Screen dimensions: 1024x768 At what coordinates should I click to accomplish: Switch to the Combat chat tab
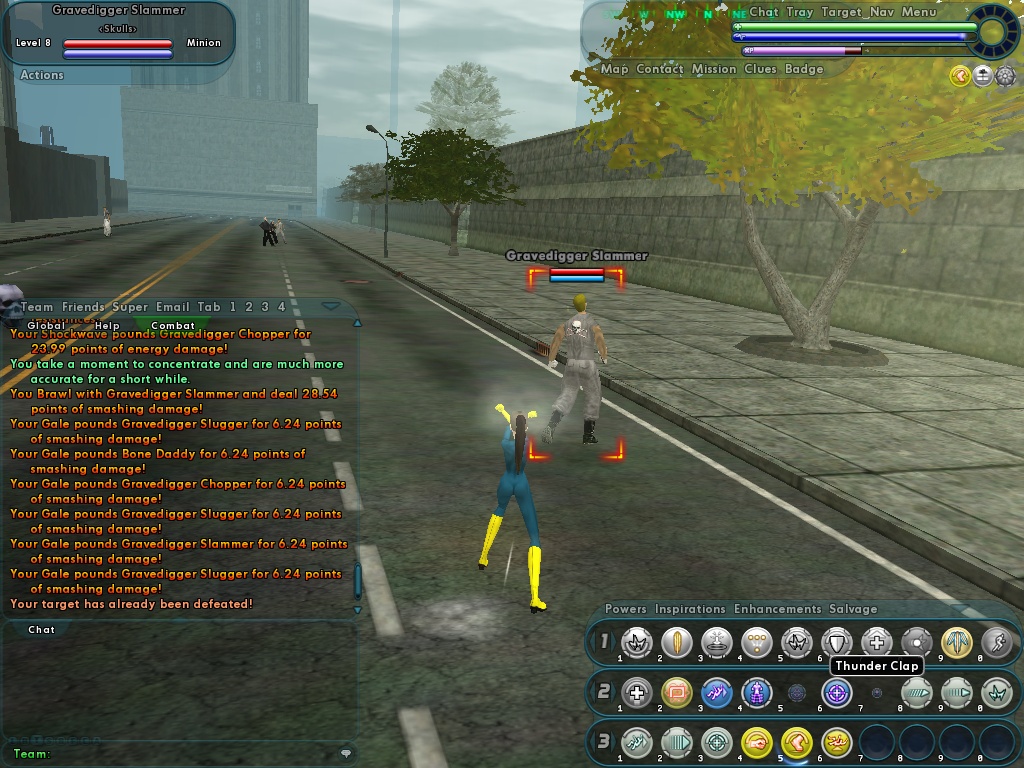173,325
